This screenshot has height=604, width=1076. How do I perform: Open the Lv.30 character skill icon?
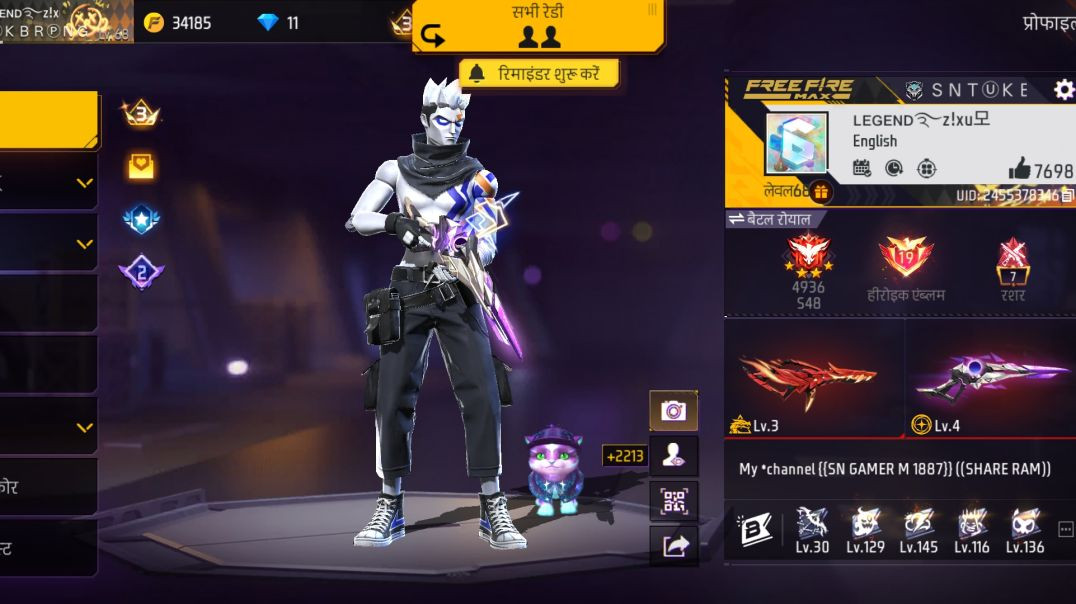point(811,527)
